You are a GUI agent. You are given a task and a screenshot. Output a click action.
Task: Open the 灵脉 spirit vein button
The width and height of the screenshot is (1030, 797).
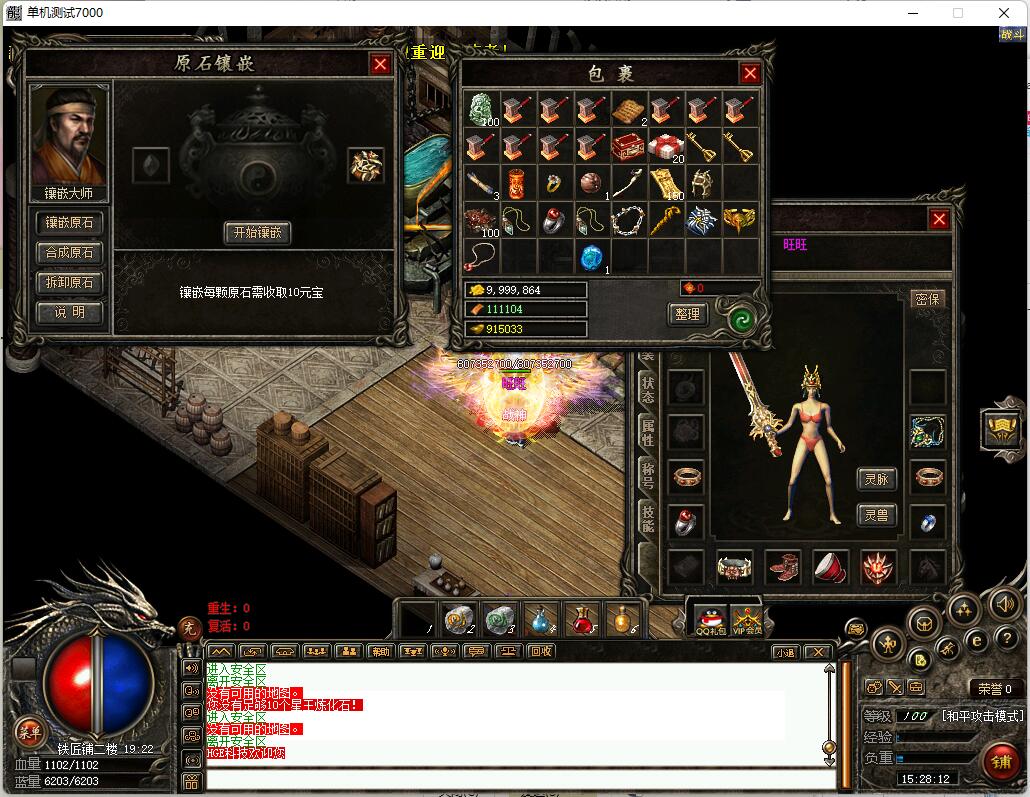click(x=877, y=479)
